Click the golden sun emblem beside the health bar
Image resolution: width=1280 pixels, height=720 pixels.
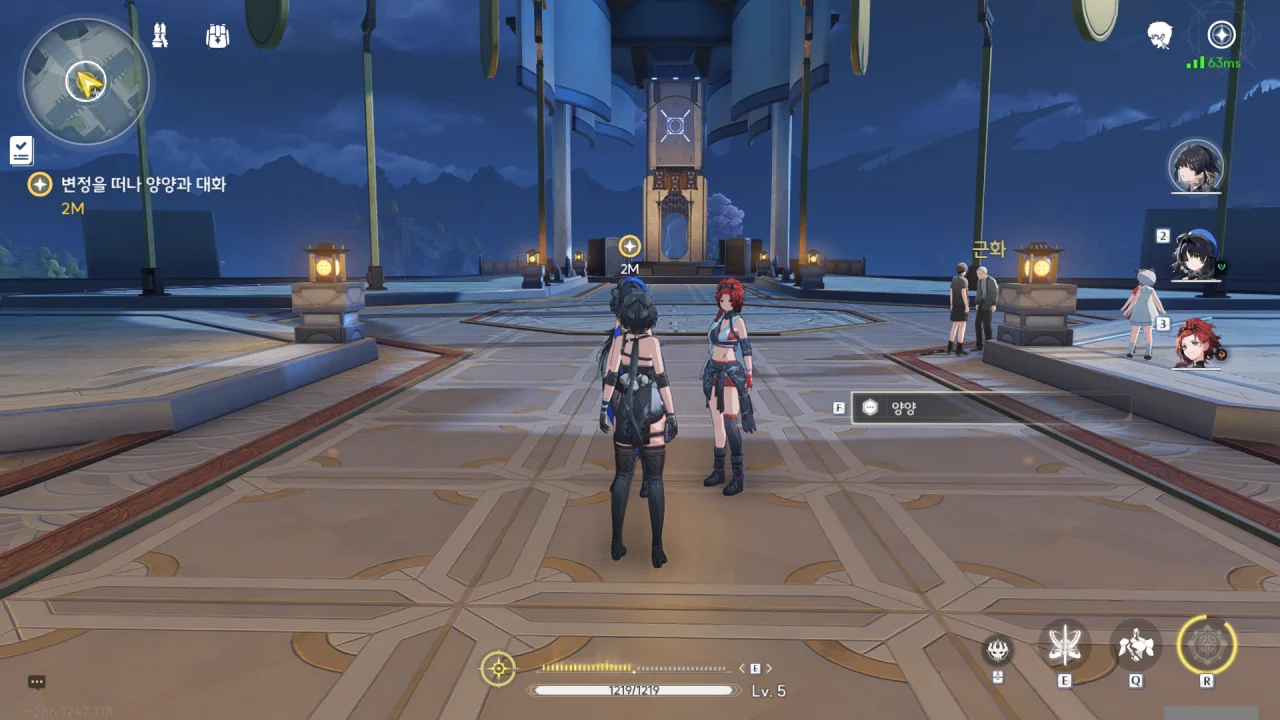pos(498,668)
